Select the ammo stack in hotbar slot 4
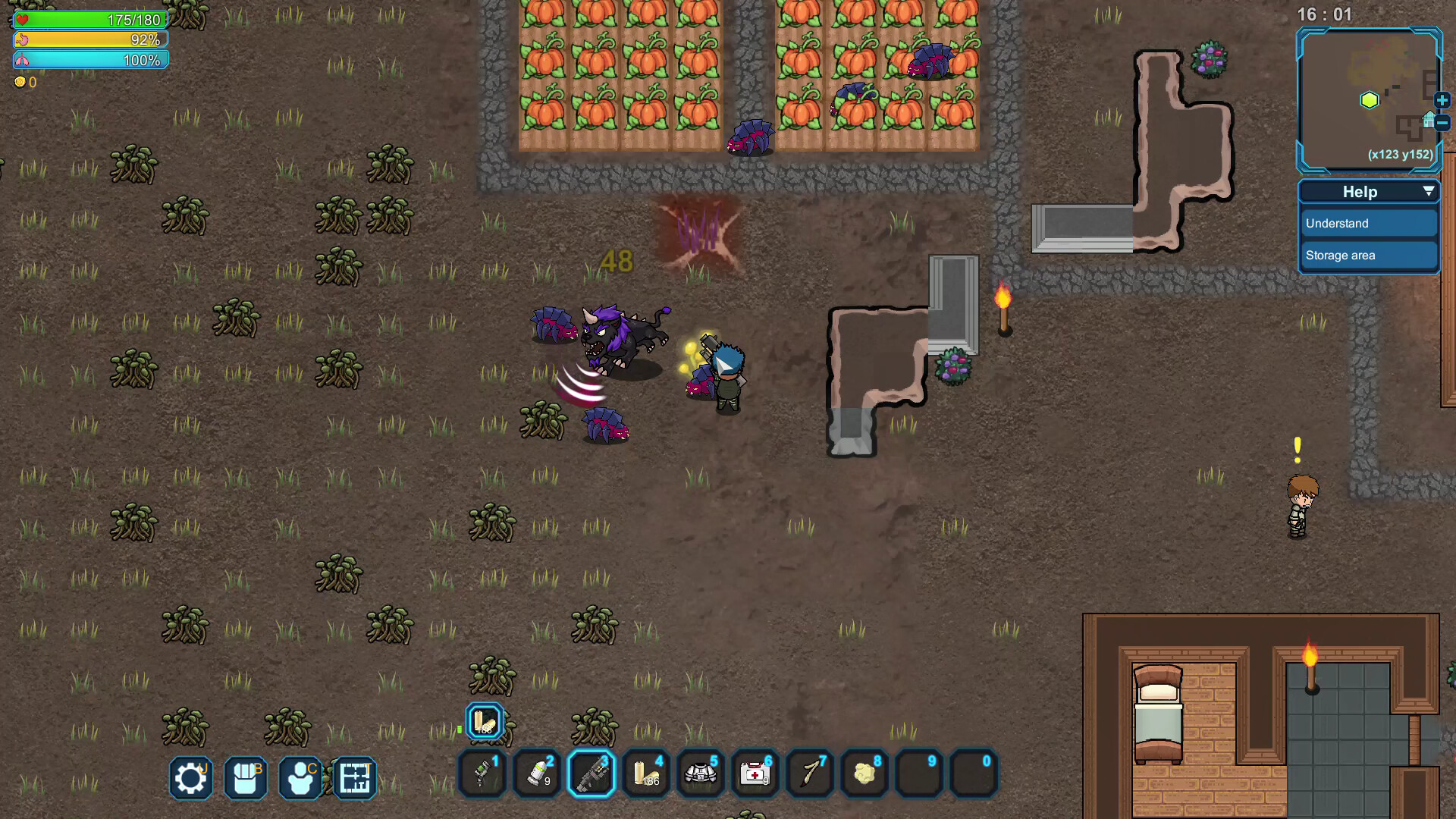 tap(645, 773)
